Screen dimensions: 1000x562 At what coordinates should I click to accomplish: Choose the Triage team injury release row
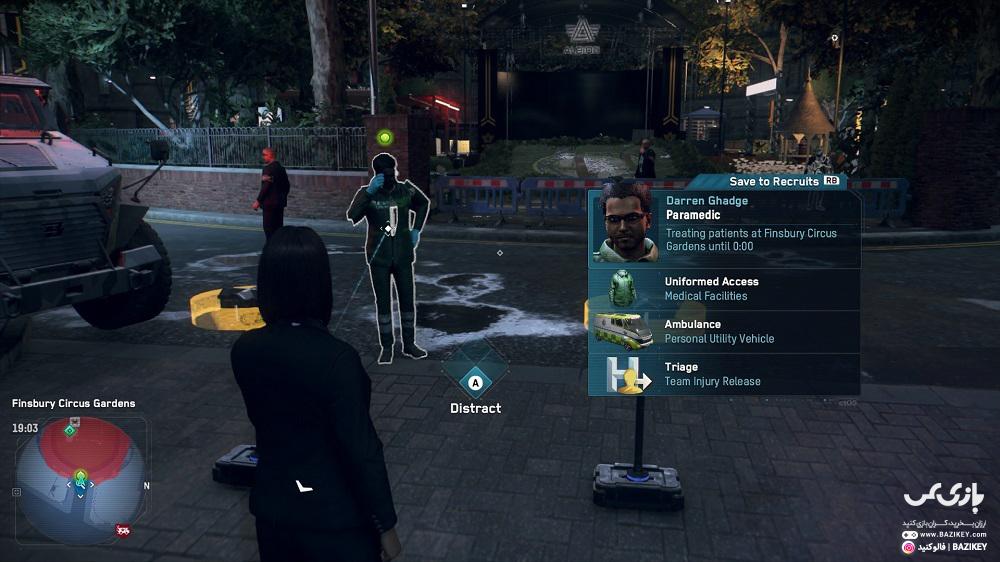pyautogui.click(x=724, y=374)
